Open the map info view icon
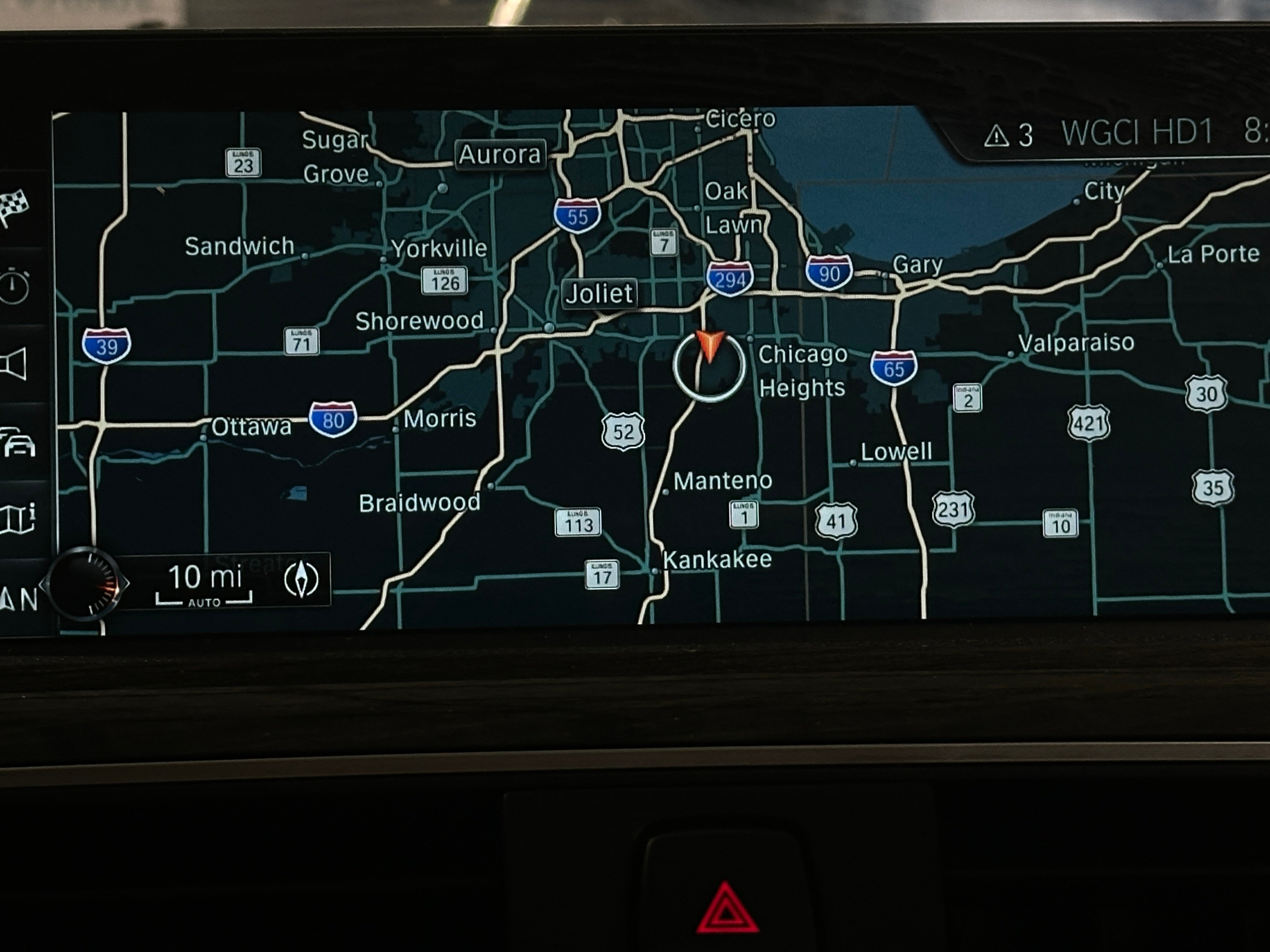 18,518
